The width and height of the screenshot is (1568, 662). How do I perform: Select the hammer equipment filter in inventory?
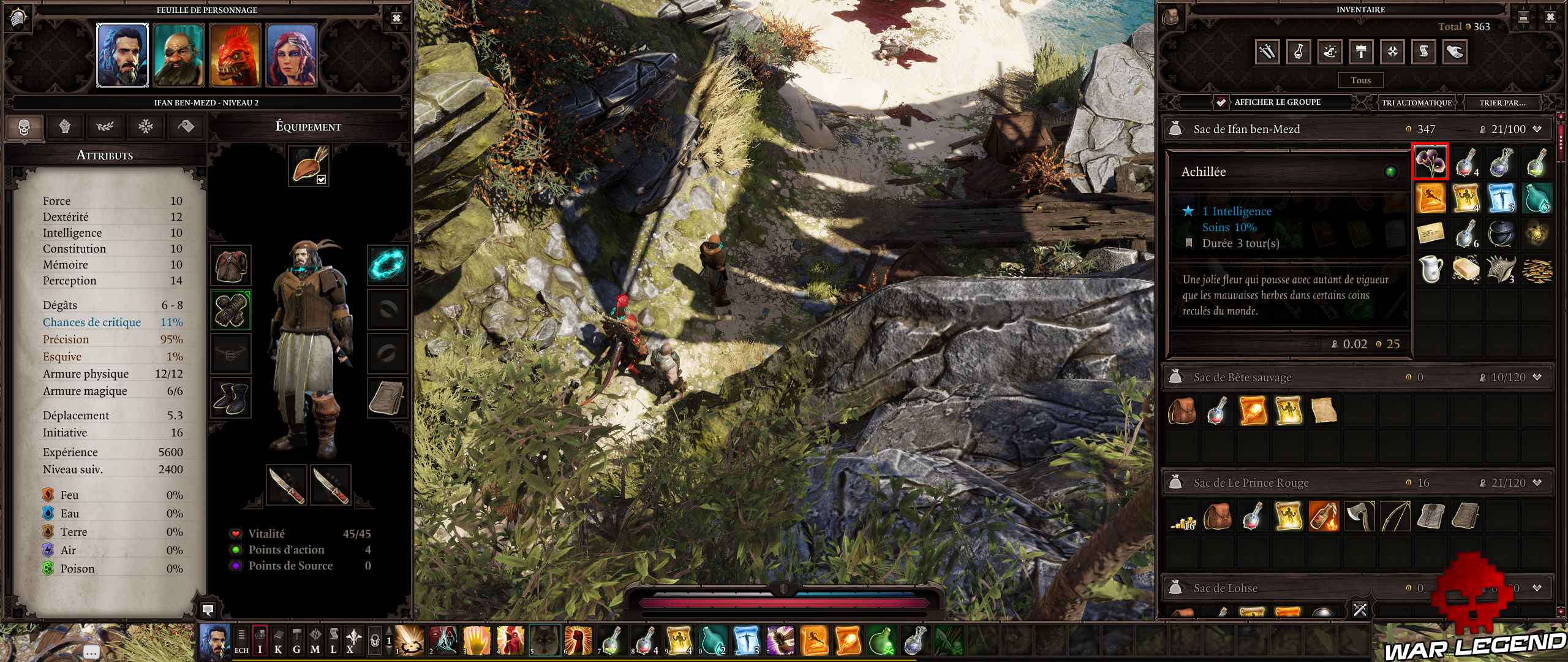(1360, 51)
